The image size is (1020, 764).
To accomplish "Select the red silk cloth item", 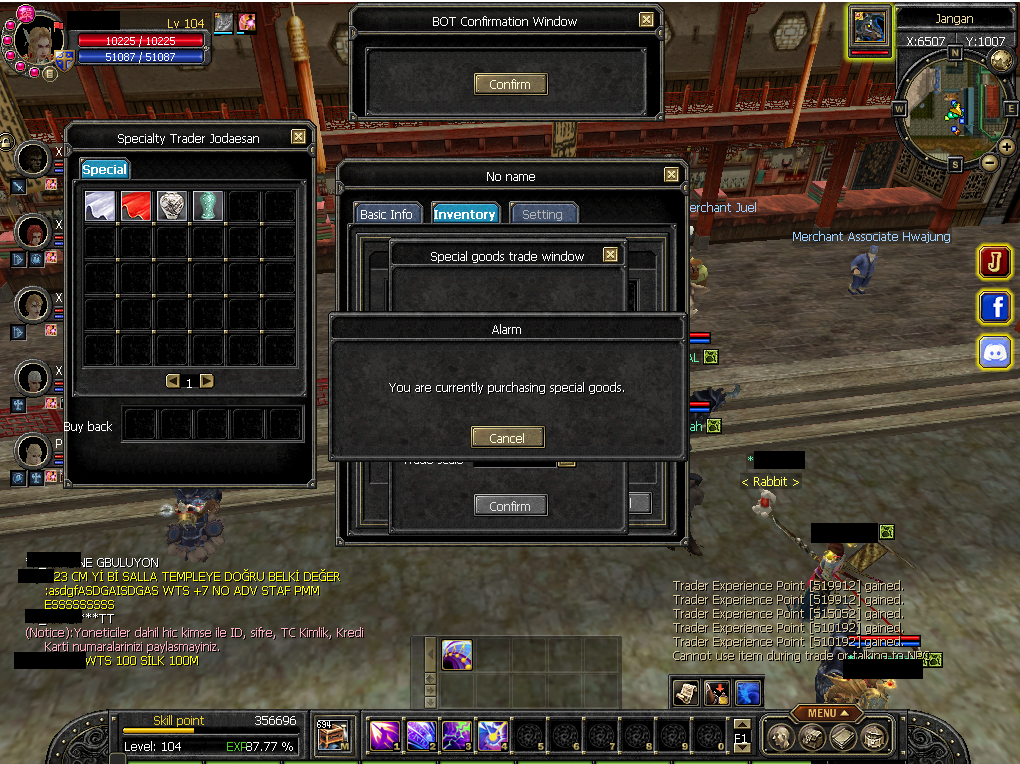I will (x=136, y=206).
